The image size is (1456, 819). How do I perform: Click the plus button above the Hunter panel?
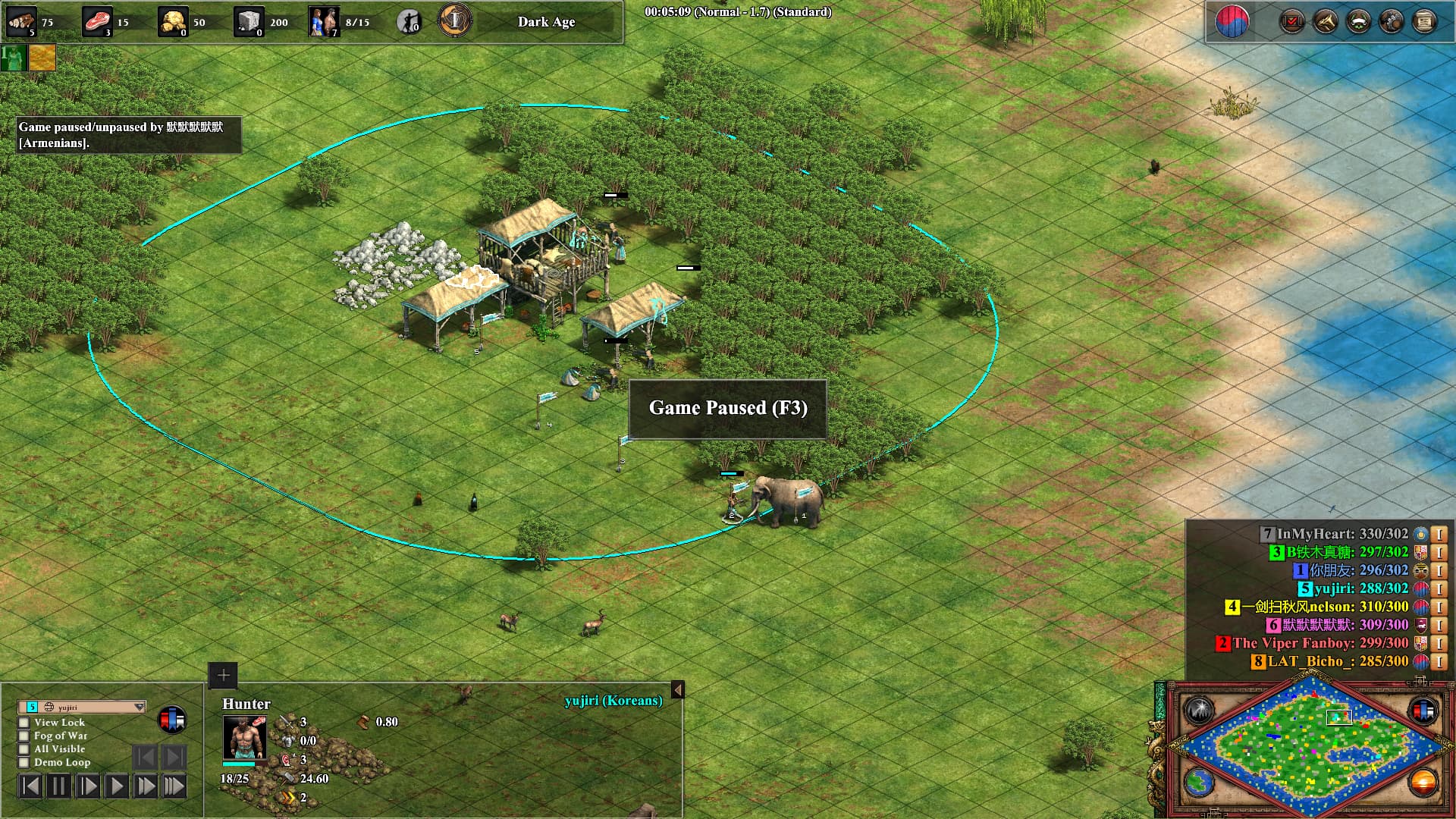pyautogui.click(x=223, y=675)
